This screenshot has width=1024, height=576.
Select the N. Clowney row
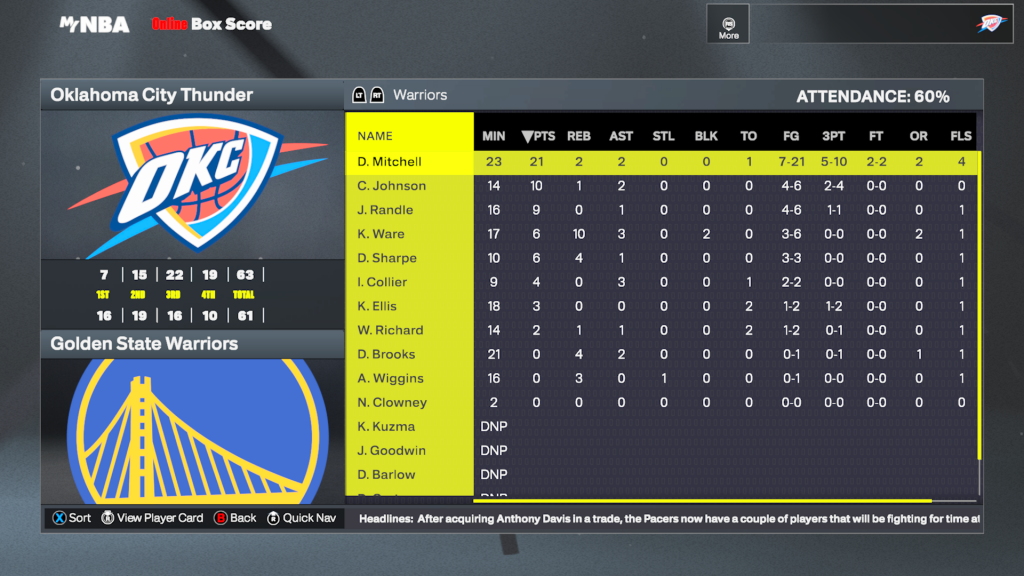point(392,402)
